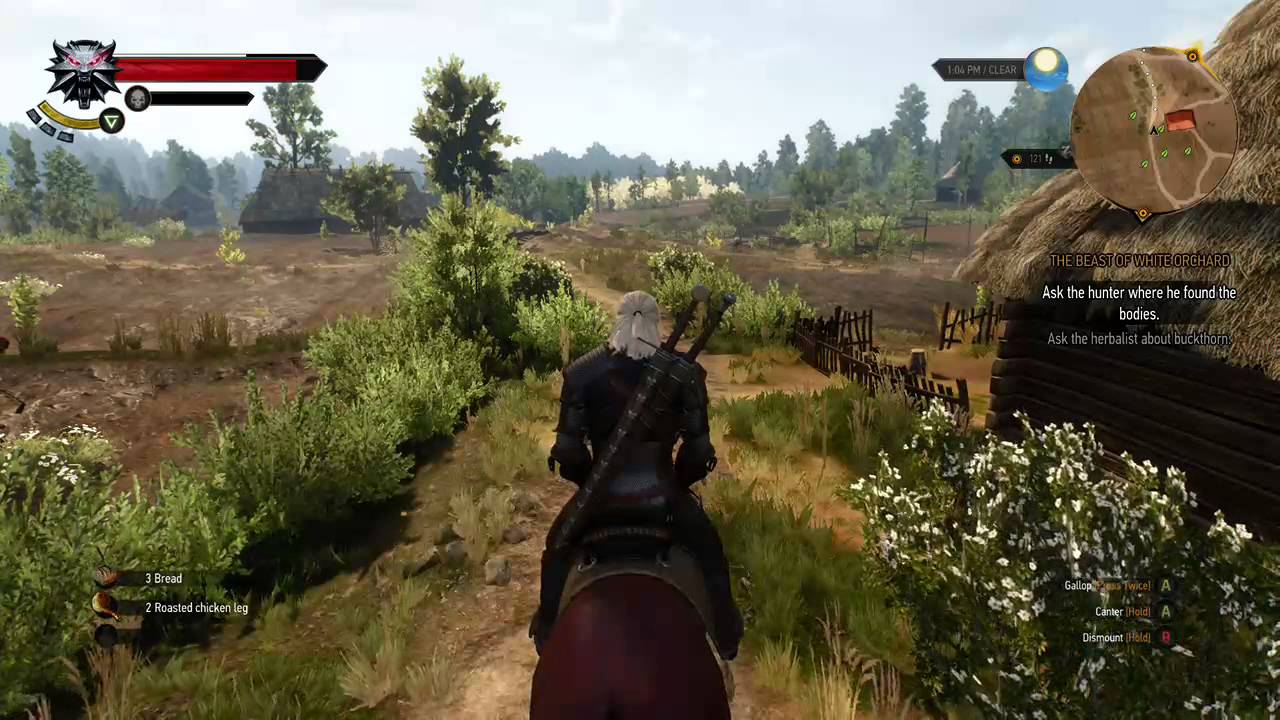Select the wolf medallion icon
This screenshot has height=720, width=1280.
[83, 72]
